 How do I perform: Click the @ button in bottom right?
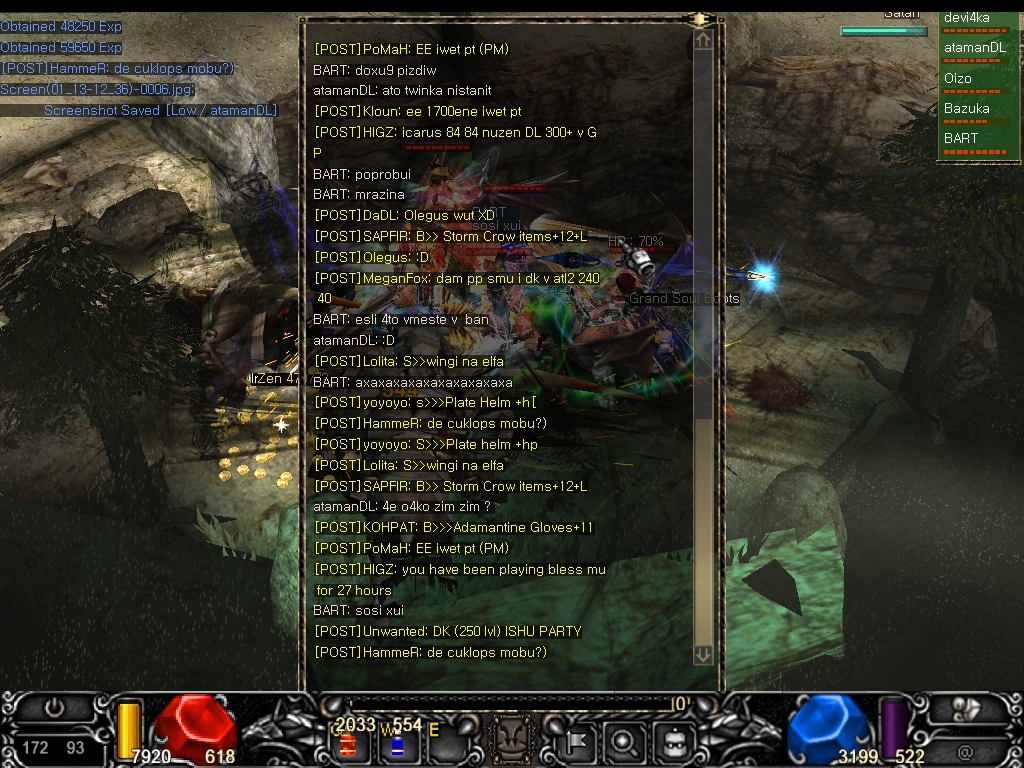[964, 751]
